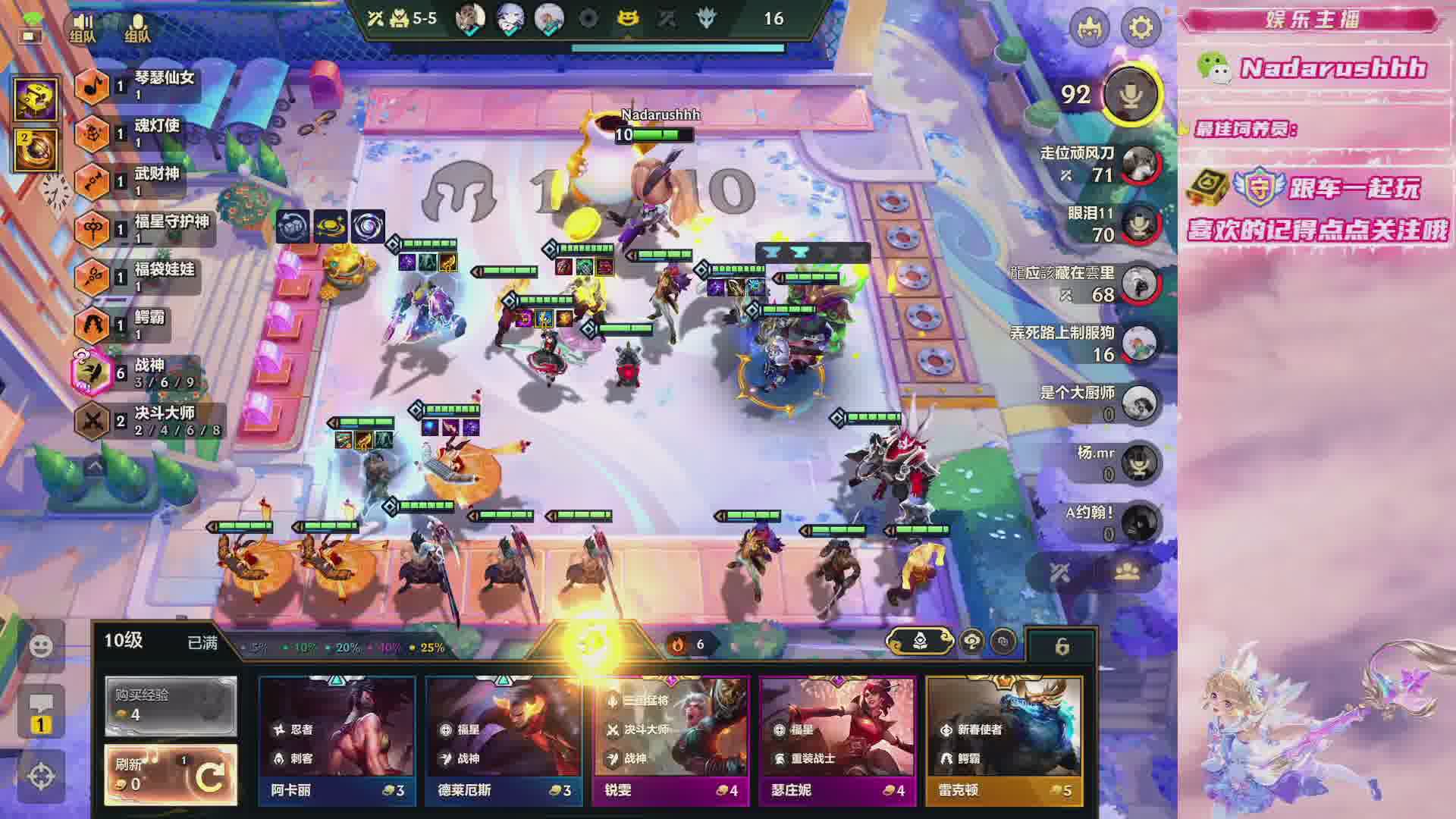Click the center-camera crosshair button
The width and height of the screenshot is (1456, 819).
click(41, 776)
